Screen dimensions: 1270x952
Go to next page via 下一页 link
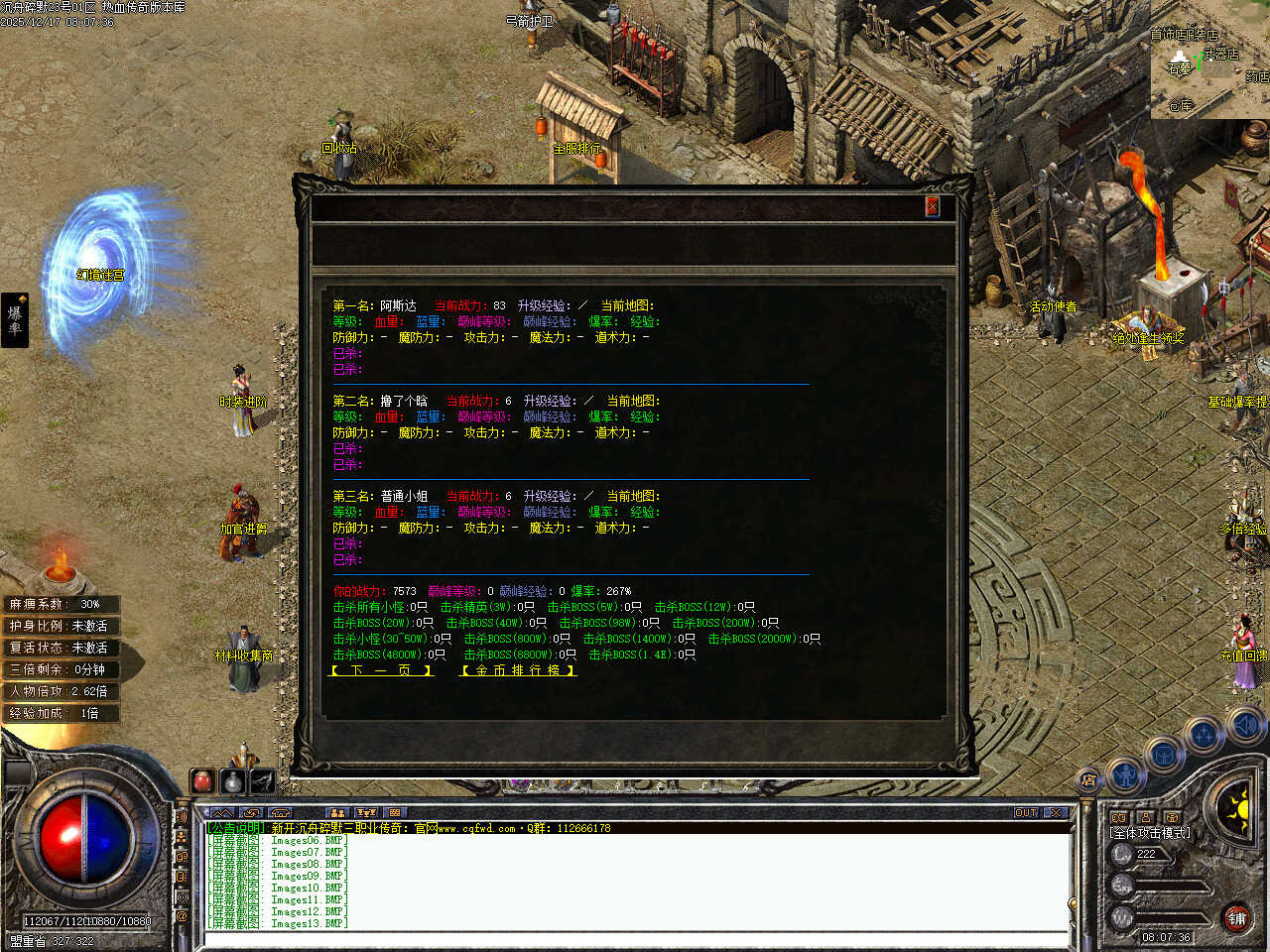[x=382, y=671]
